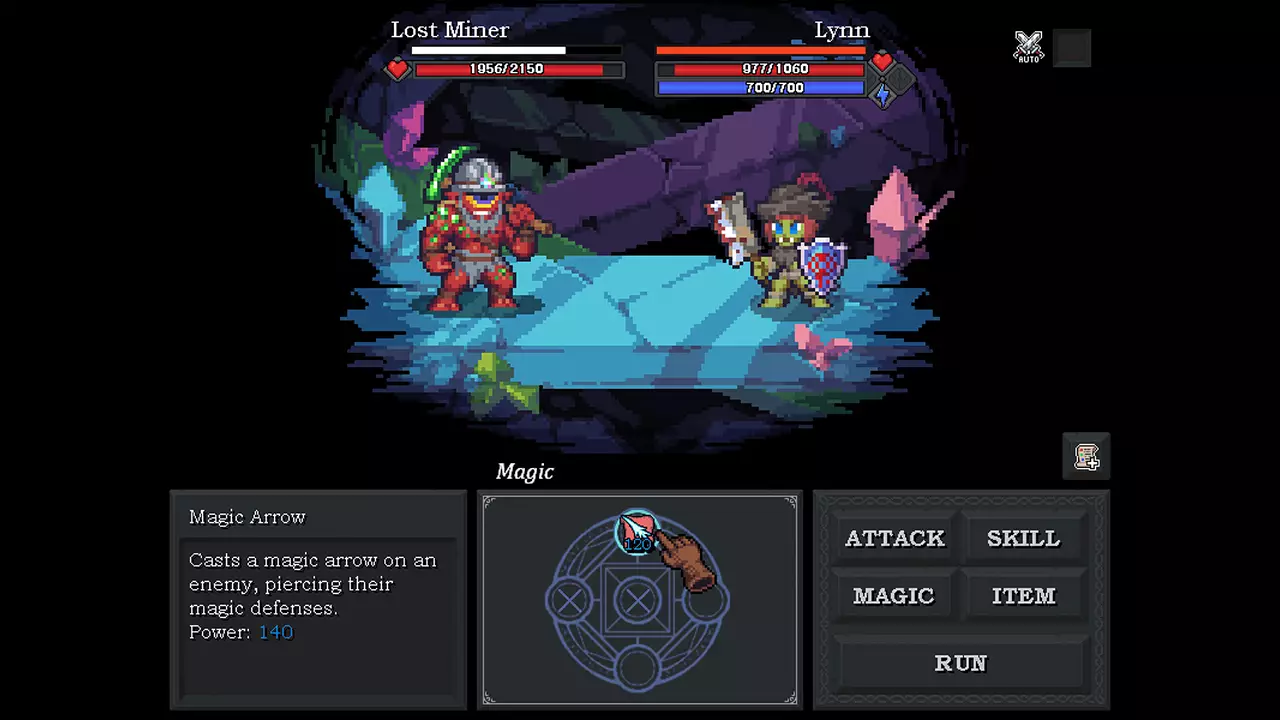Cast the Magic Arrow spell icon
The image size is (1280, 720).
click(636, 532)
